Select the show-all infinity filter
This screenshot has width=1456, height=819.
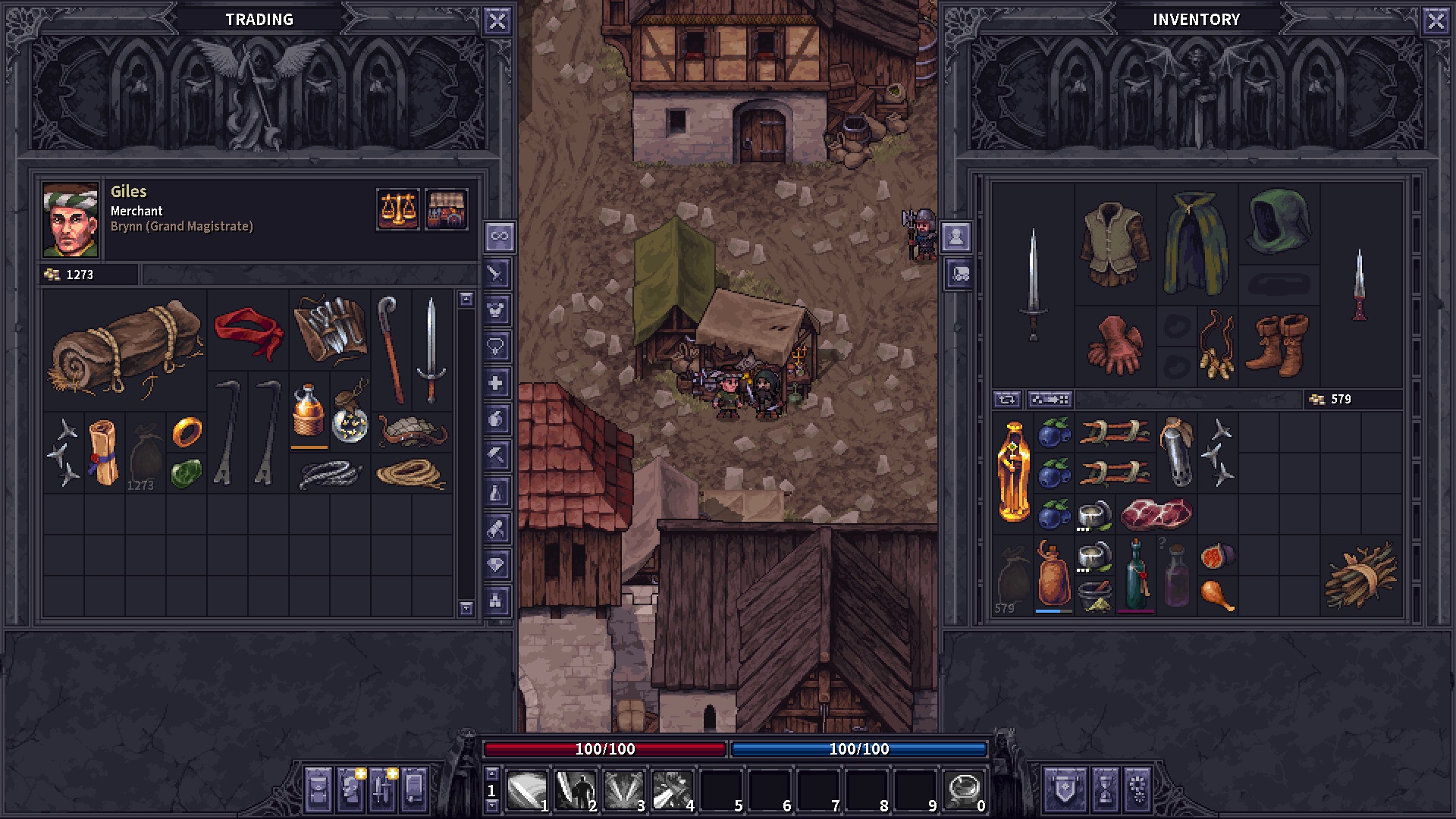click(x=497, y=235)
